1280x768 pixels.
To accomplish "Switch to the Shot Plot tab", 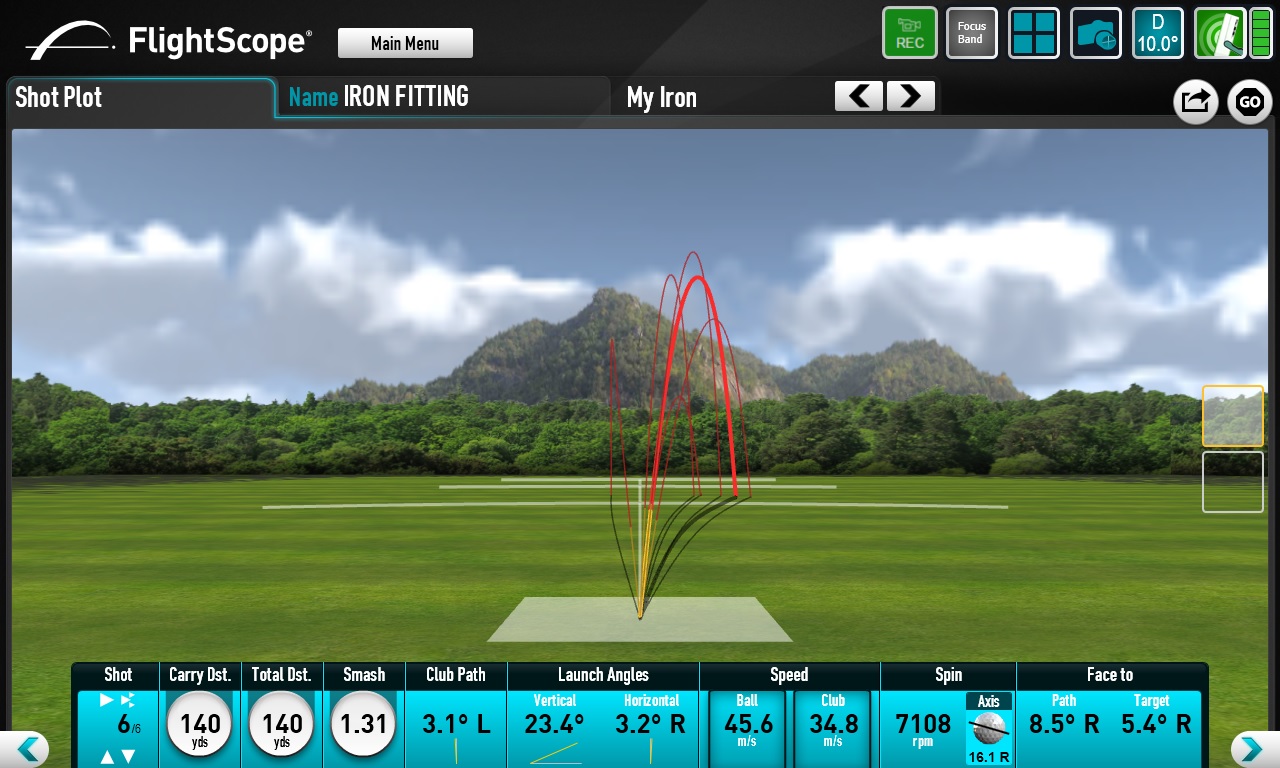I will [x=140, y=98].
